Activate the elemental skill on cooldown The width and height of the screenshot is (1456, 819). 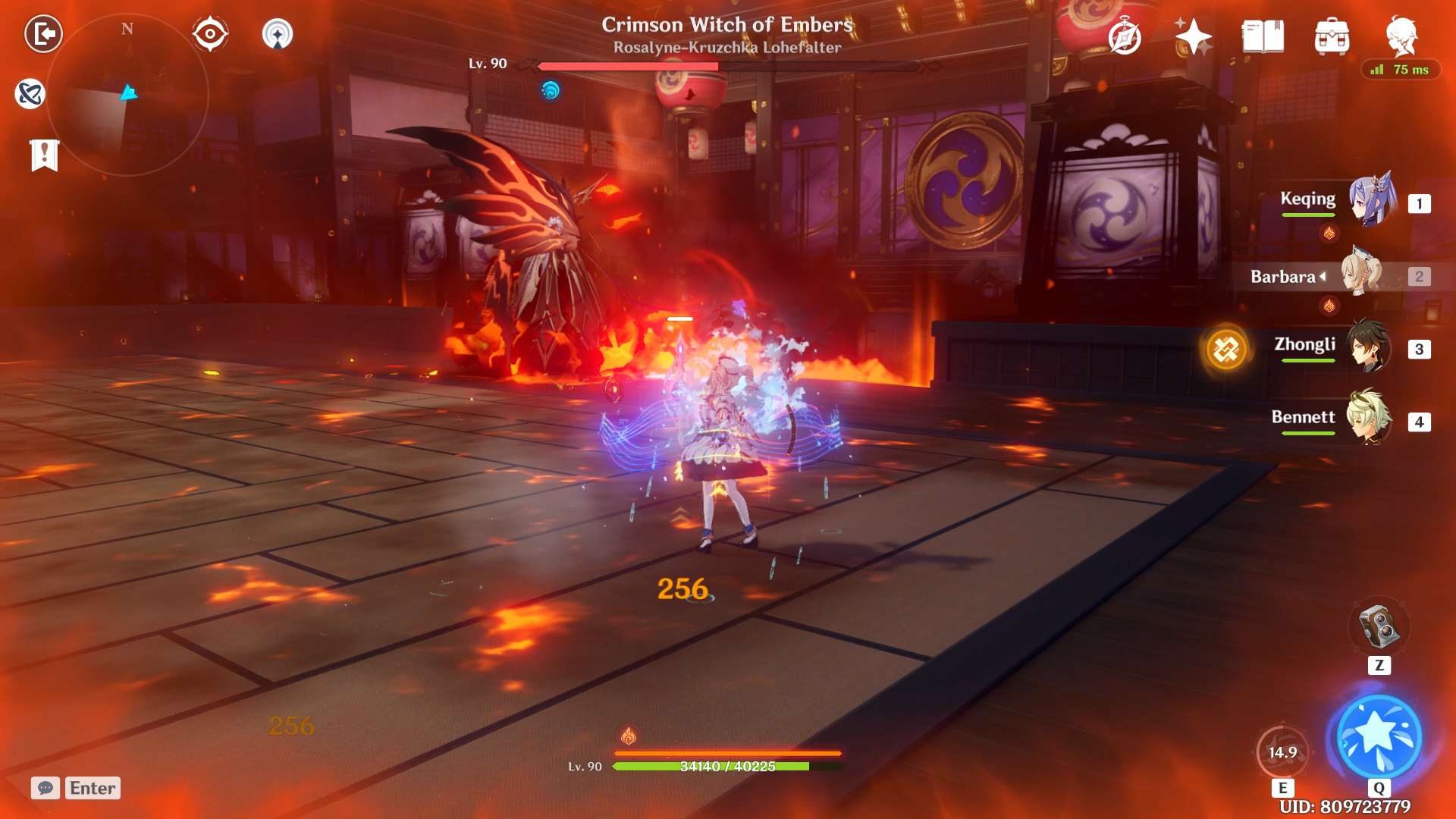tap(1282, 752)
